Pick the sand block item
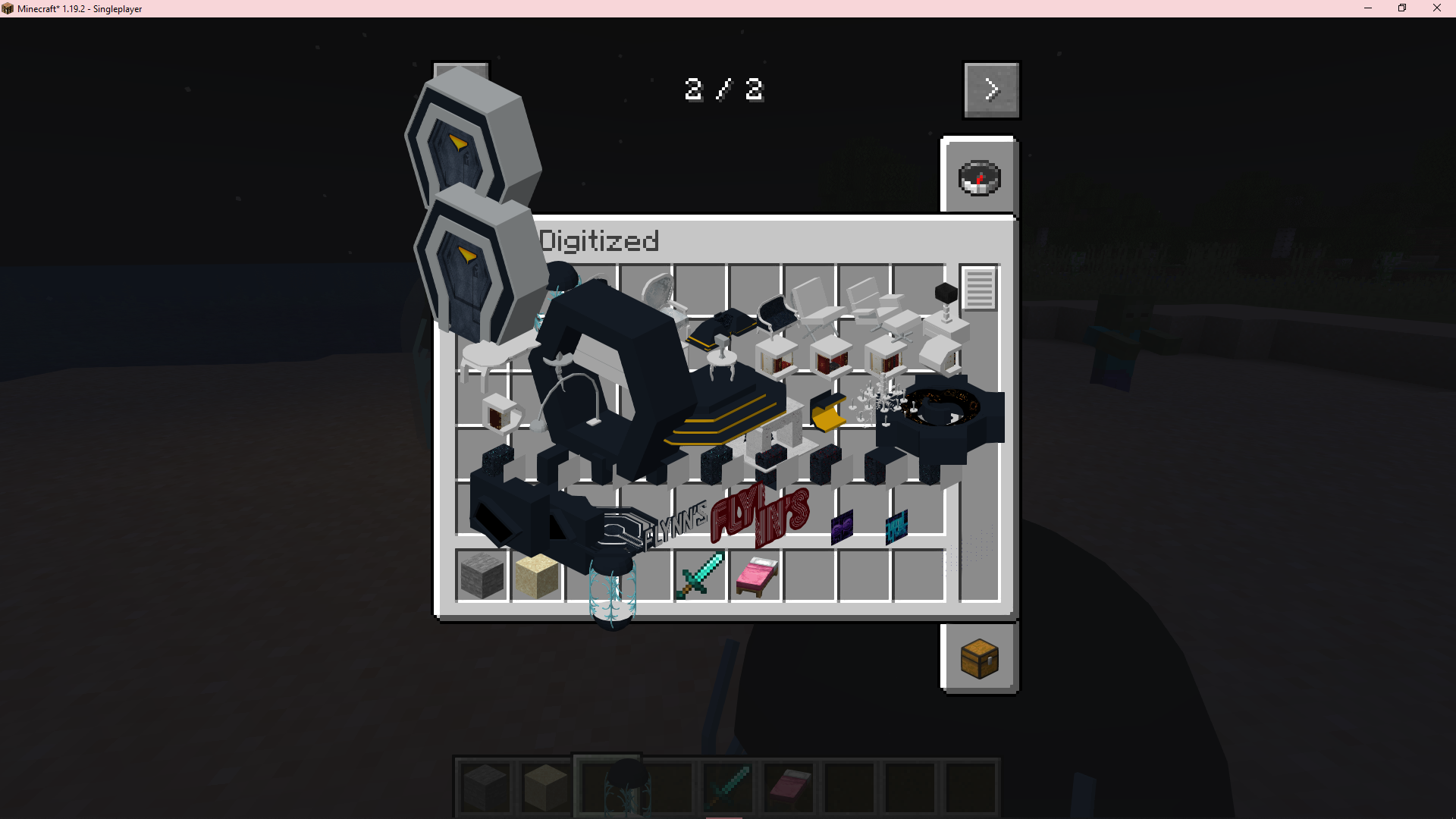The width and height of the screenshot is (1456, 819). coord(536,578)
